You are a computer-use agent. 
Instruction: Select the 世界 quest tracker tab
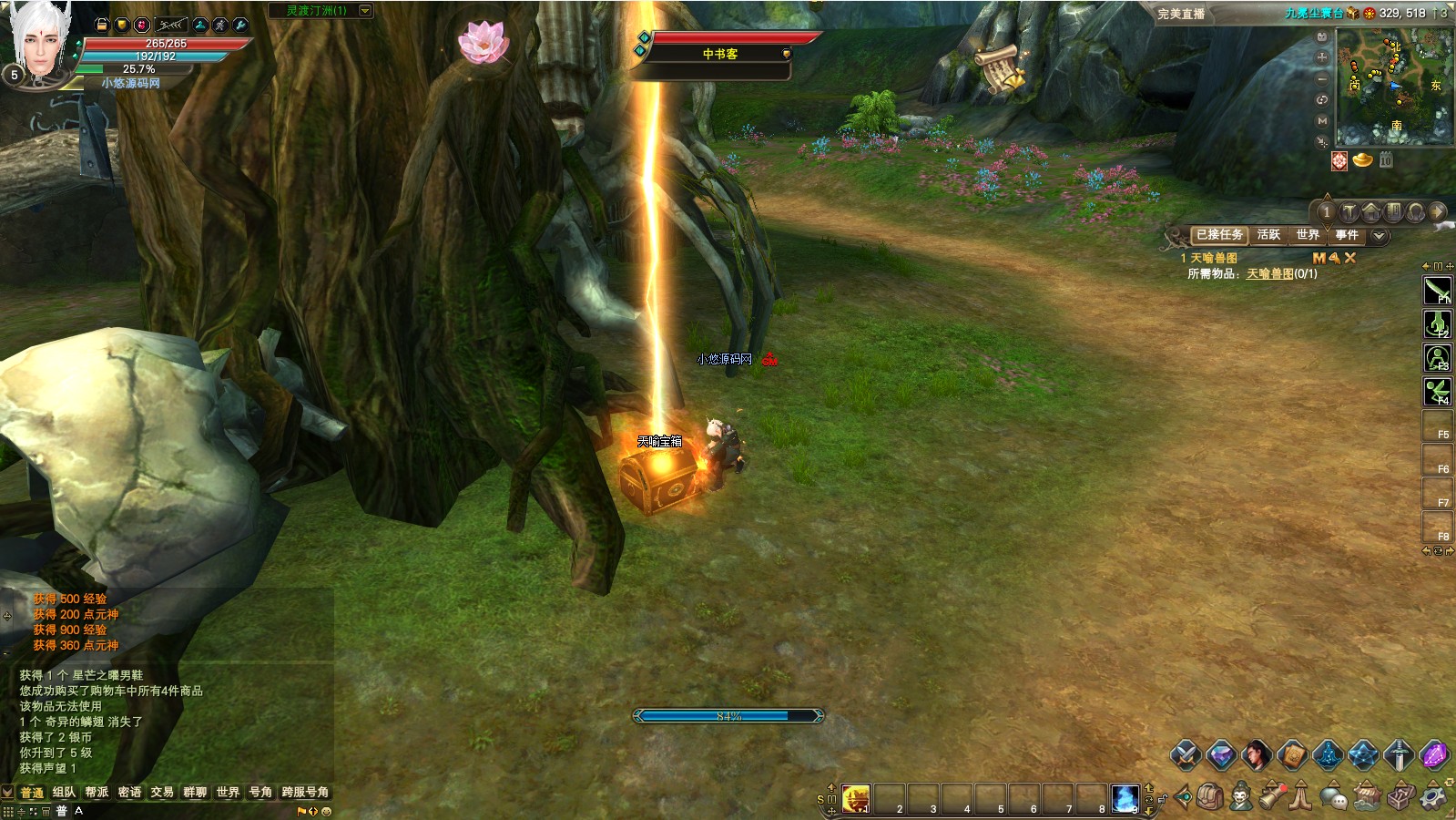pyautogui.click(x=1308, y=235)
